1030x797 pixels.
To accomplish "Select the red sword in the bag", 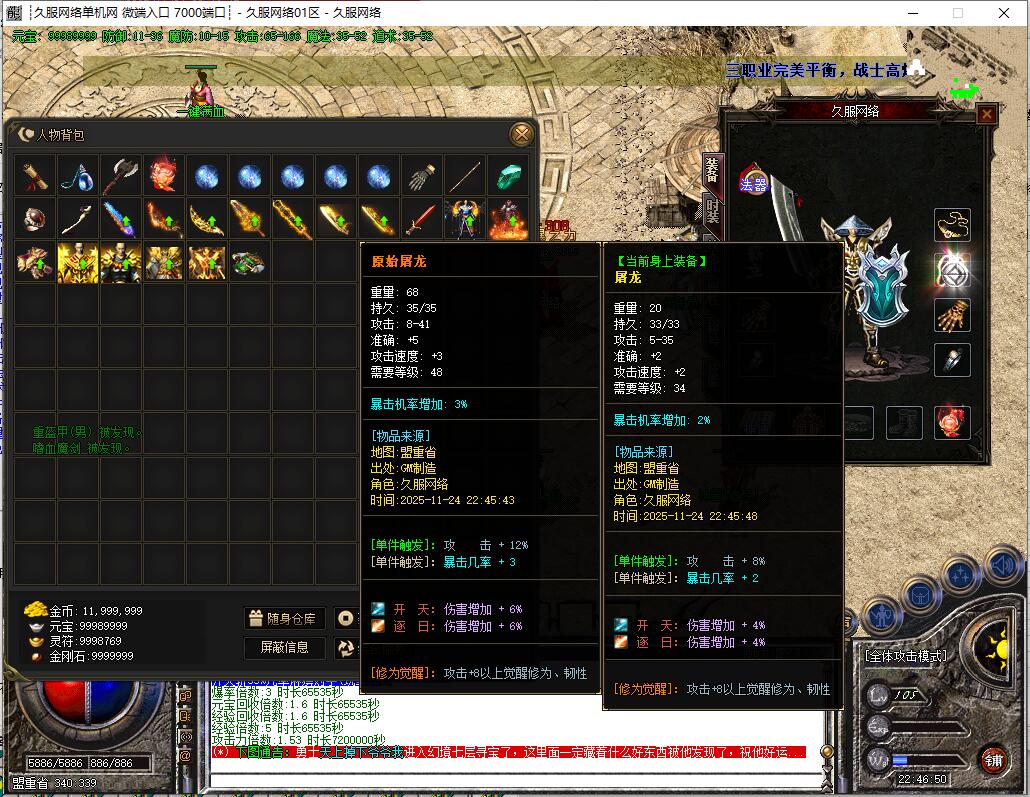I will (x=421, y=219).
